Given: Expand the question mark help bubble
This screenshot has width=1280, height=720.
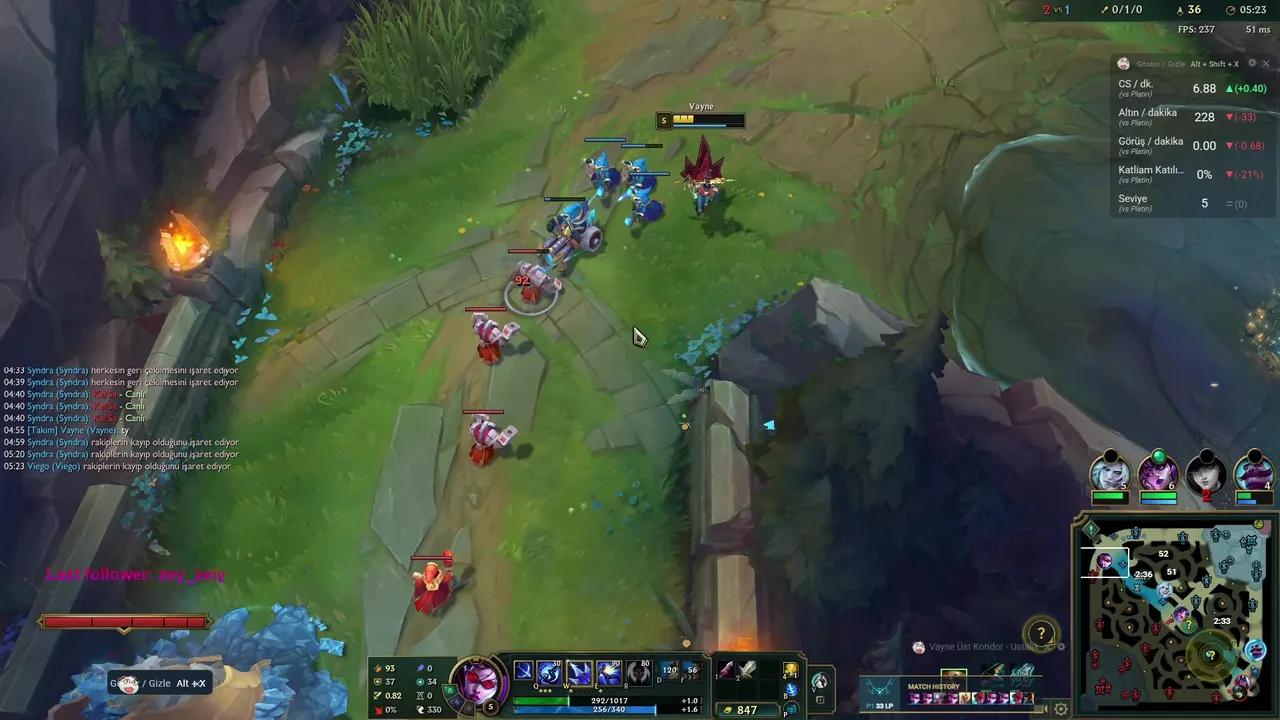Looking at the screenshot, I should [x=1041, y=633].
